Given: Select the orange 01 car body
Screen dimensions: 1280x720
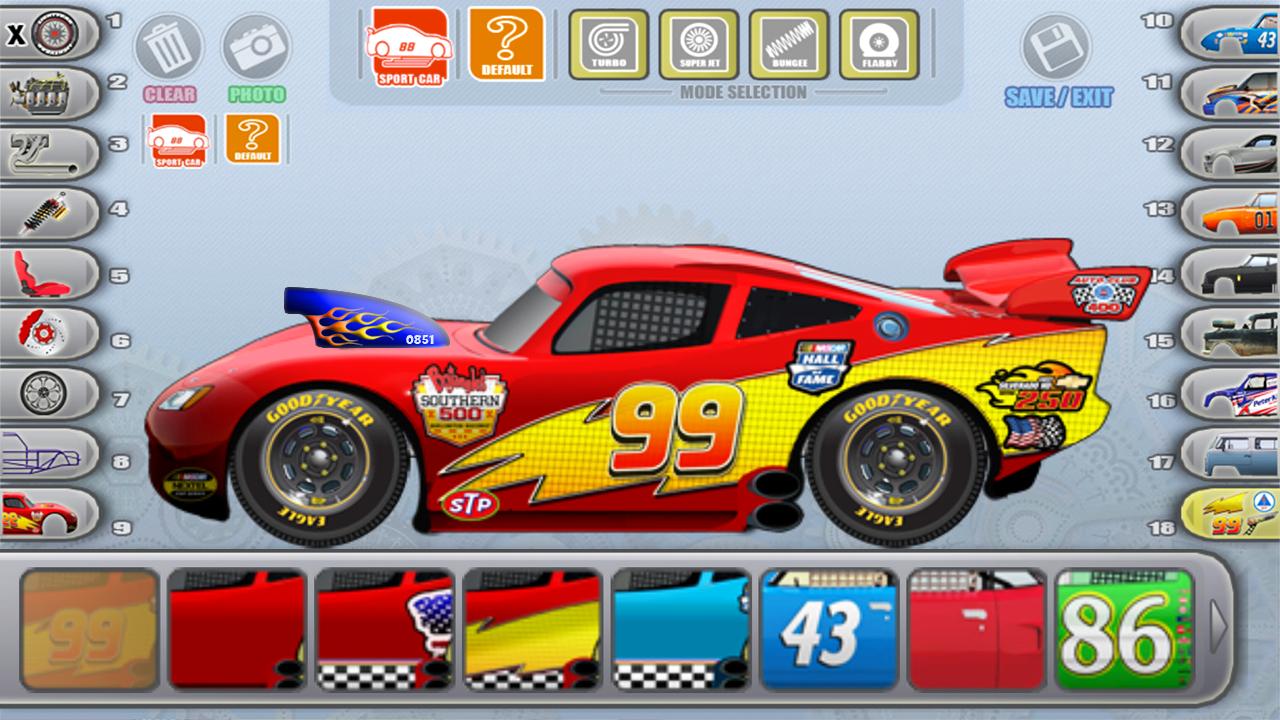Looking at the screenshot, I should pyautogui.click(x=1231, y=213).
